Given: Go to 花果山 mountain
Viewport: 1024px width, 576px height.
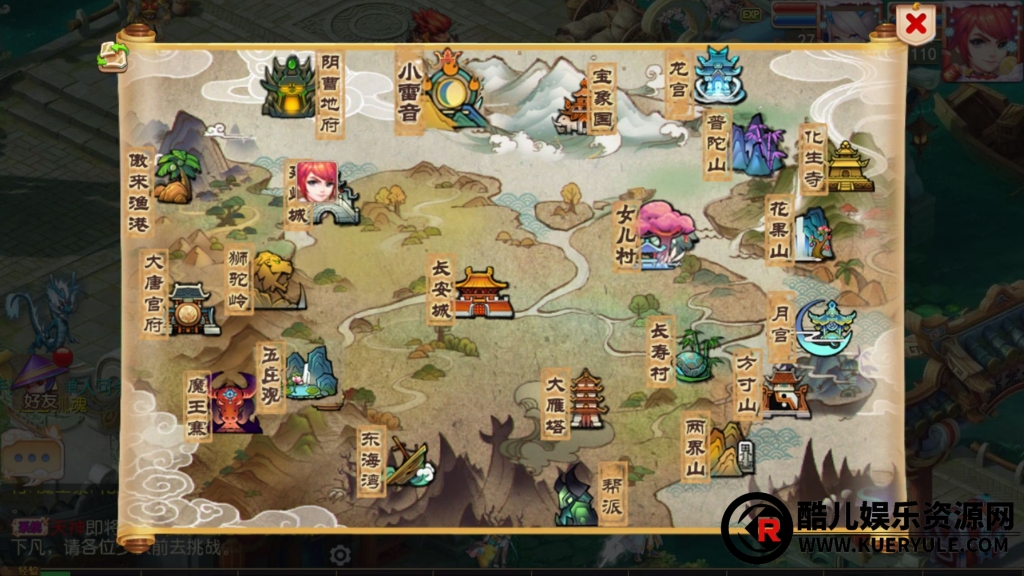Looking at the screenshot, I should (815, 235).
